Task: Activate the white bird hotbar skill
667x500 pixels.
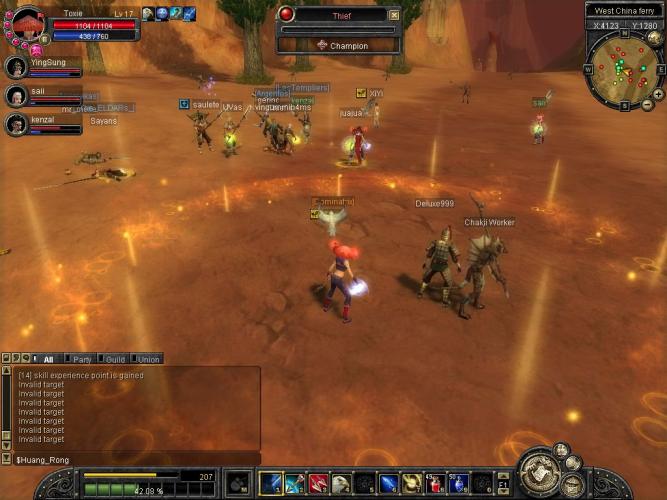Action: click(342, 484)
